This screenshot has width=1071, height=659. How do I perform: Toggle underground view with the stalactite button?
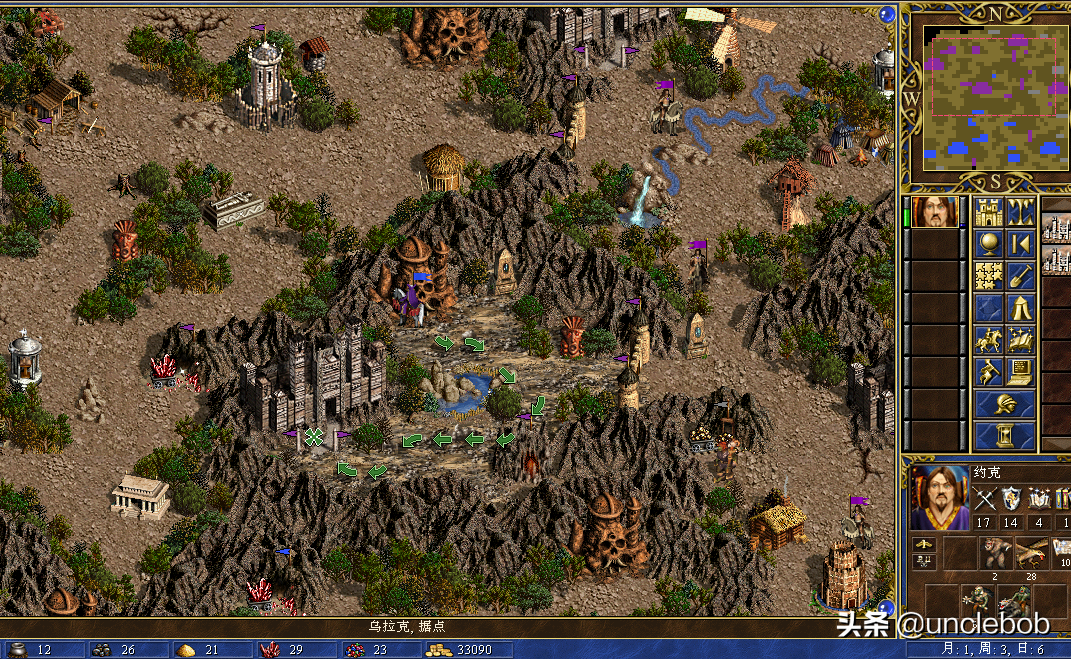coord(1020,212)
